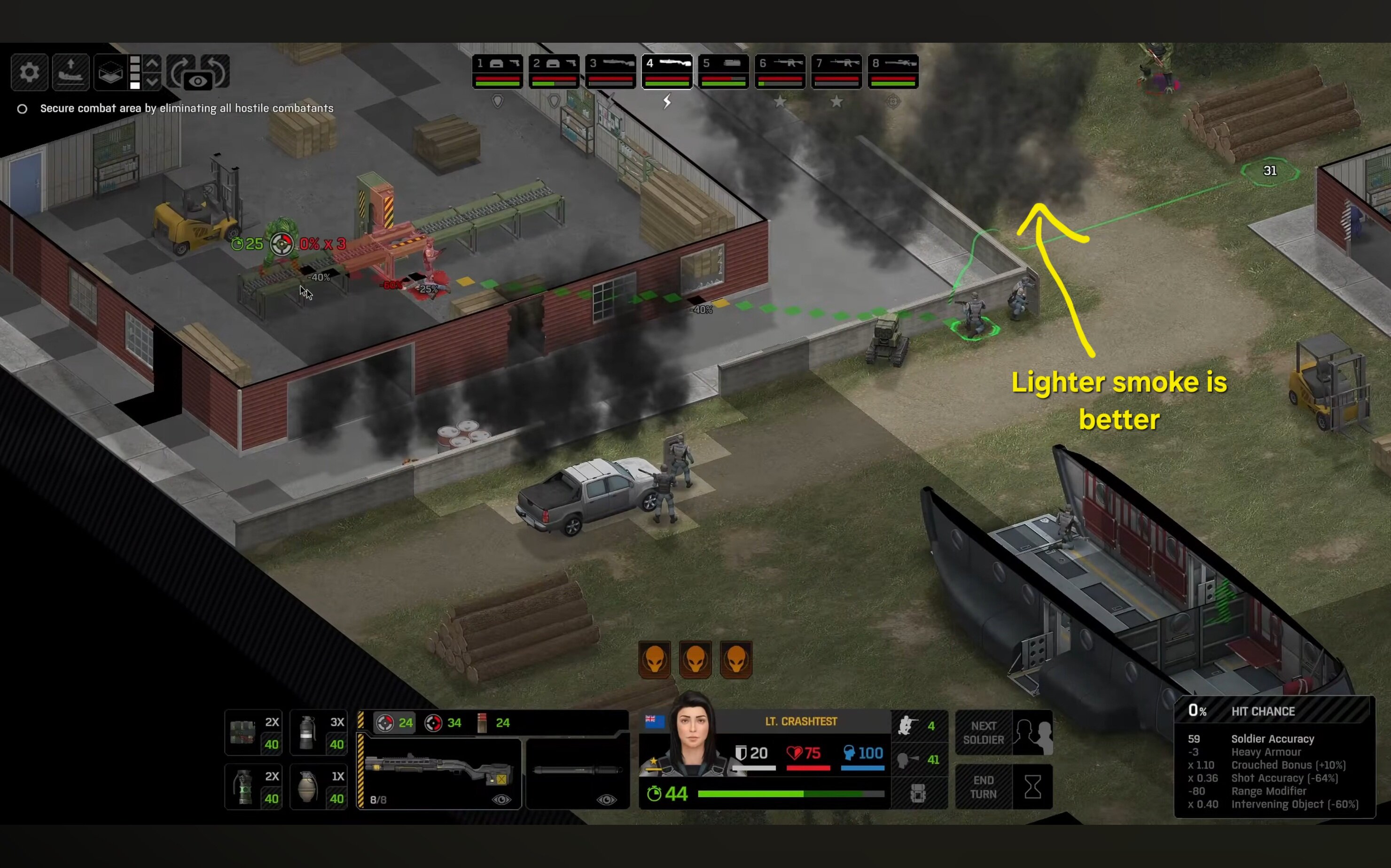The width and height of the screenshot is (1391, 868).
Task: Open the gear settings menu
Action: click(29, 72)
